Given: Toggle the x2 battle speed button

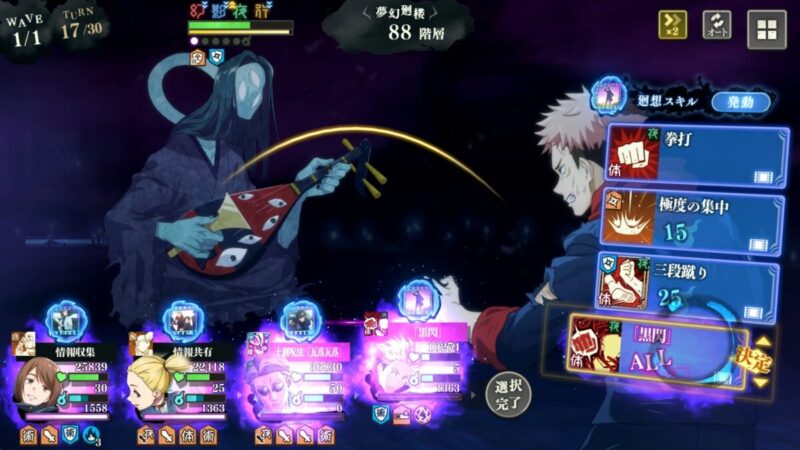Looking at the screenshot, I should (672, 26).
